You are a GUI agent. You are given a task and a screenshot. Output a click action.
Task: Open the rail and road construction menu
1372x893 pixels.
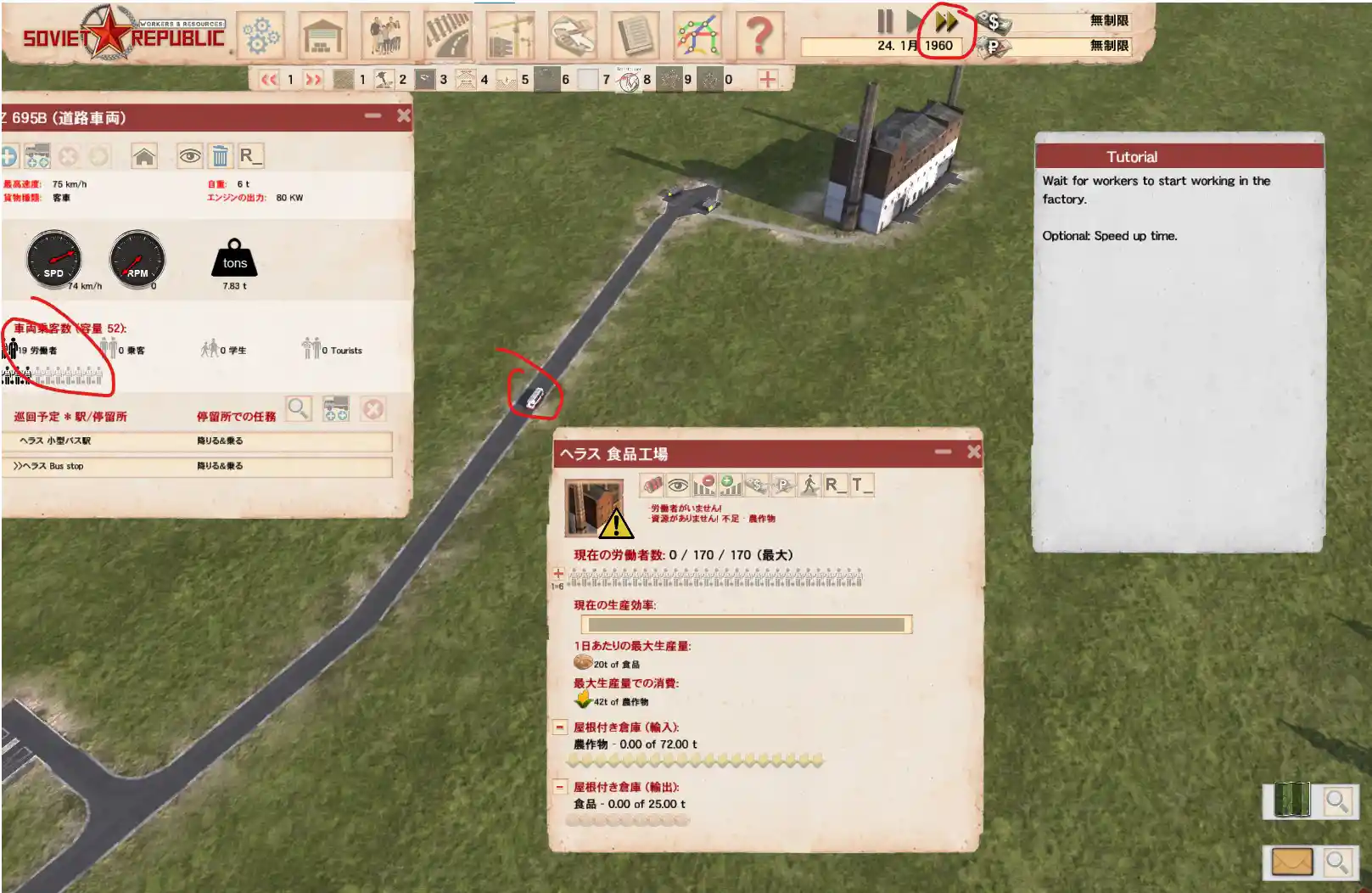click(x=448, y=35)
